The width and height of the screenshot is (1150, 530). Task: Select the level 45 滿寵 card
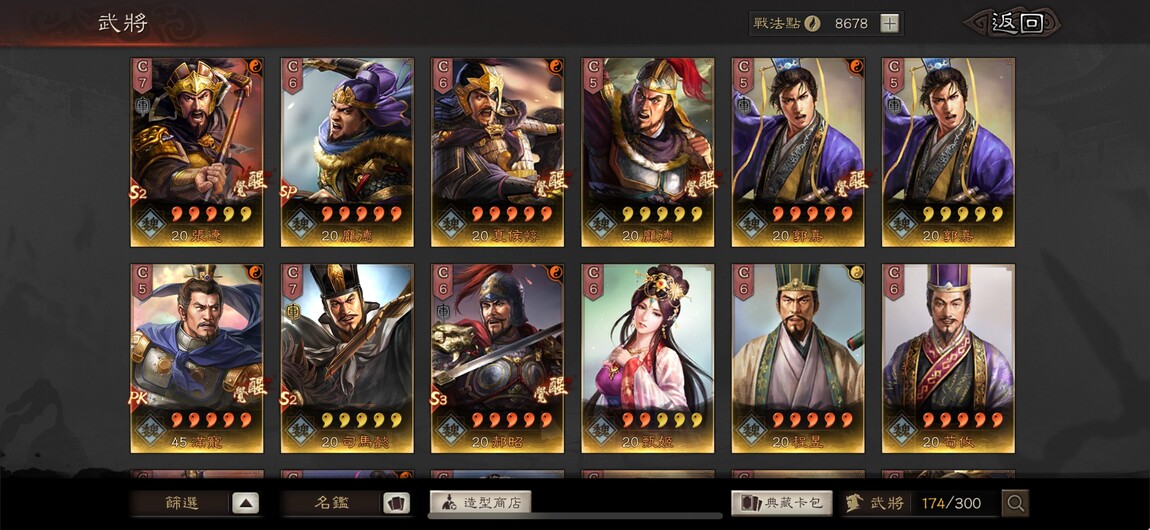(x=197, y=358)
